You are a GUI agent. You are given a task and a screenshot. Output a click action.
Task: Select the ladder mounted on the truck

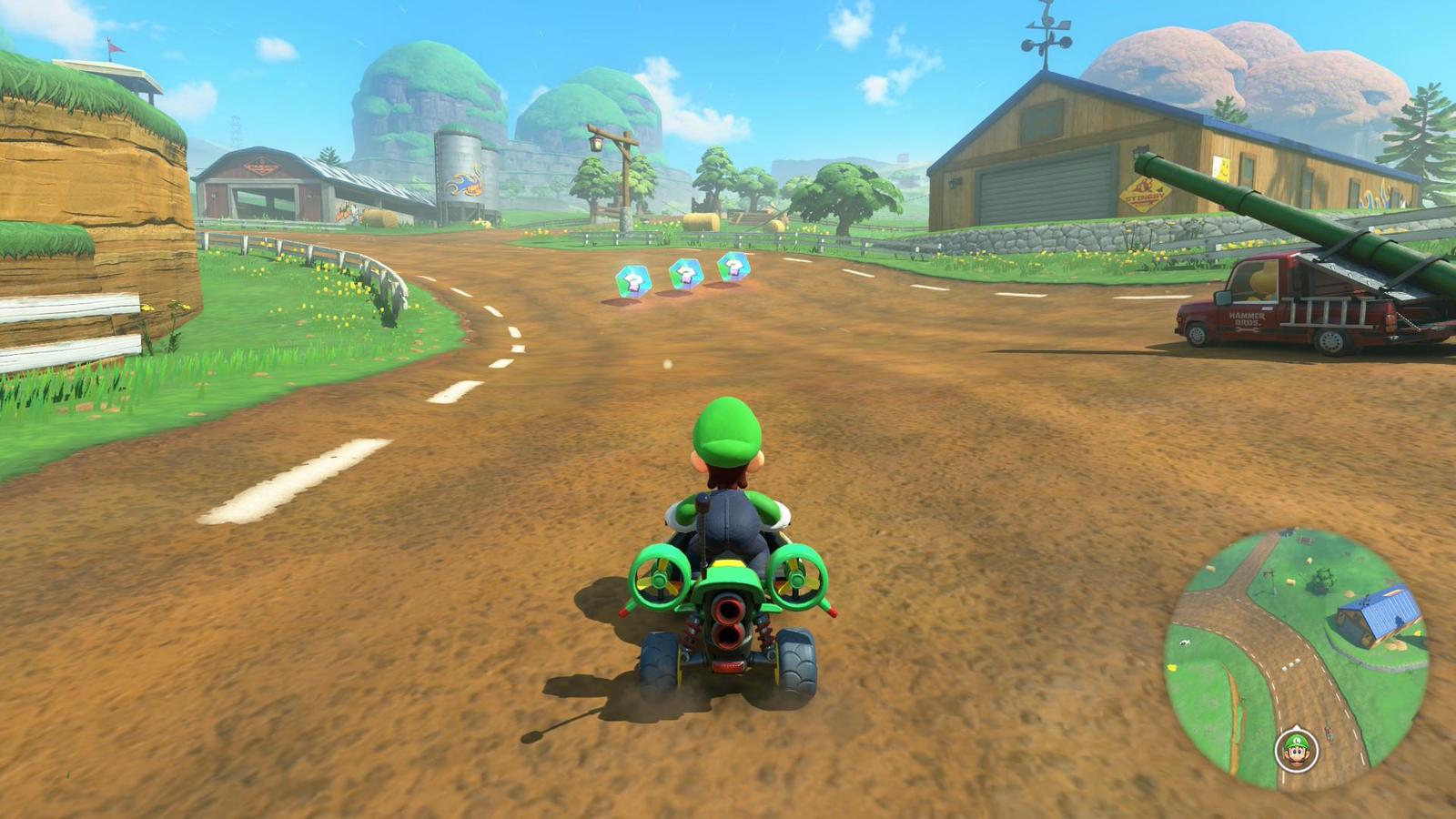[1321, 311]
